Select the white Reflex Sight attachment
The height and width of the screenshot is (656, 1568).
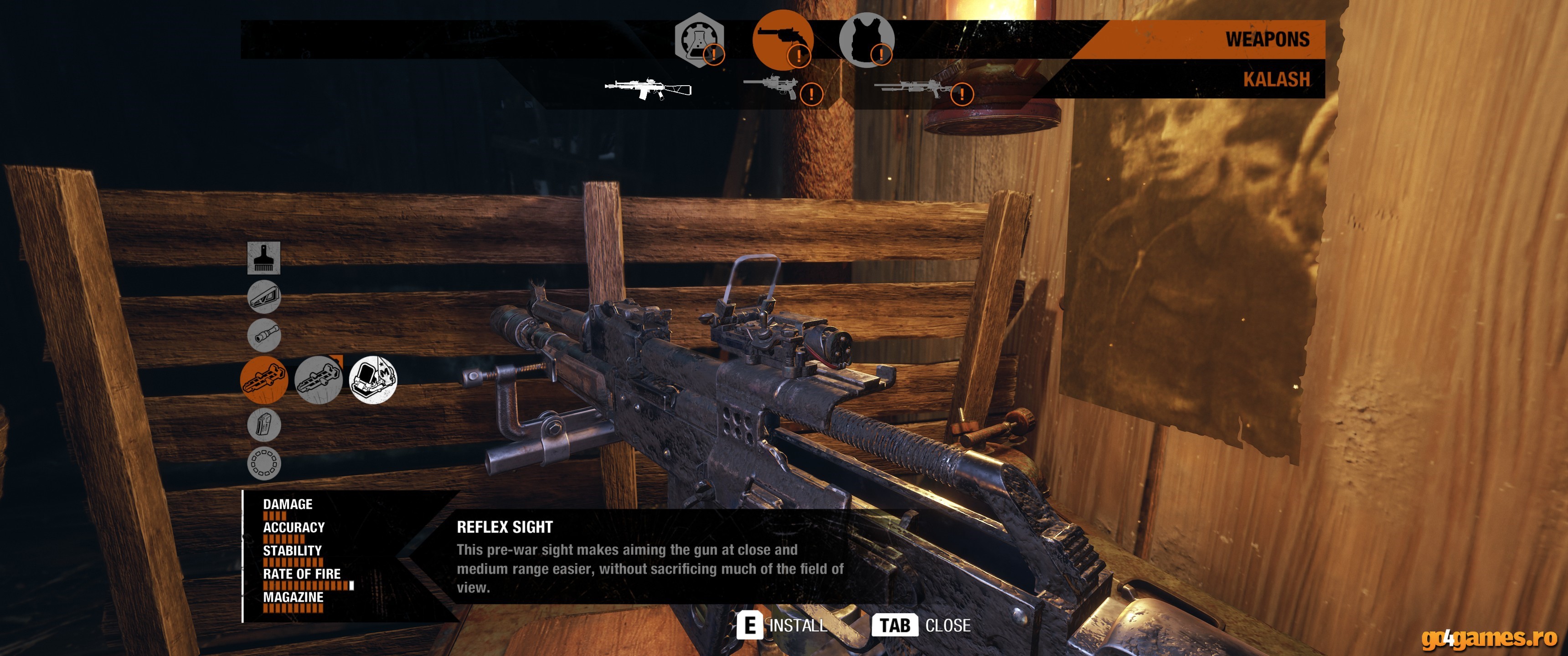[x=372, y=380]
